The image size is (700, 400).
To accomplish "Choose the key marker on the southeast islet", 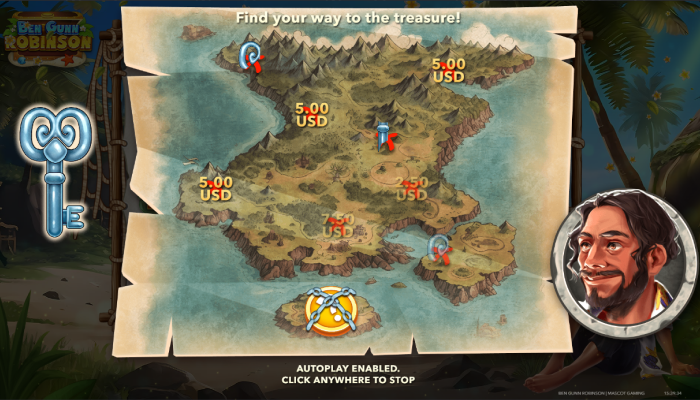I will 438,247.
